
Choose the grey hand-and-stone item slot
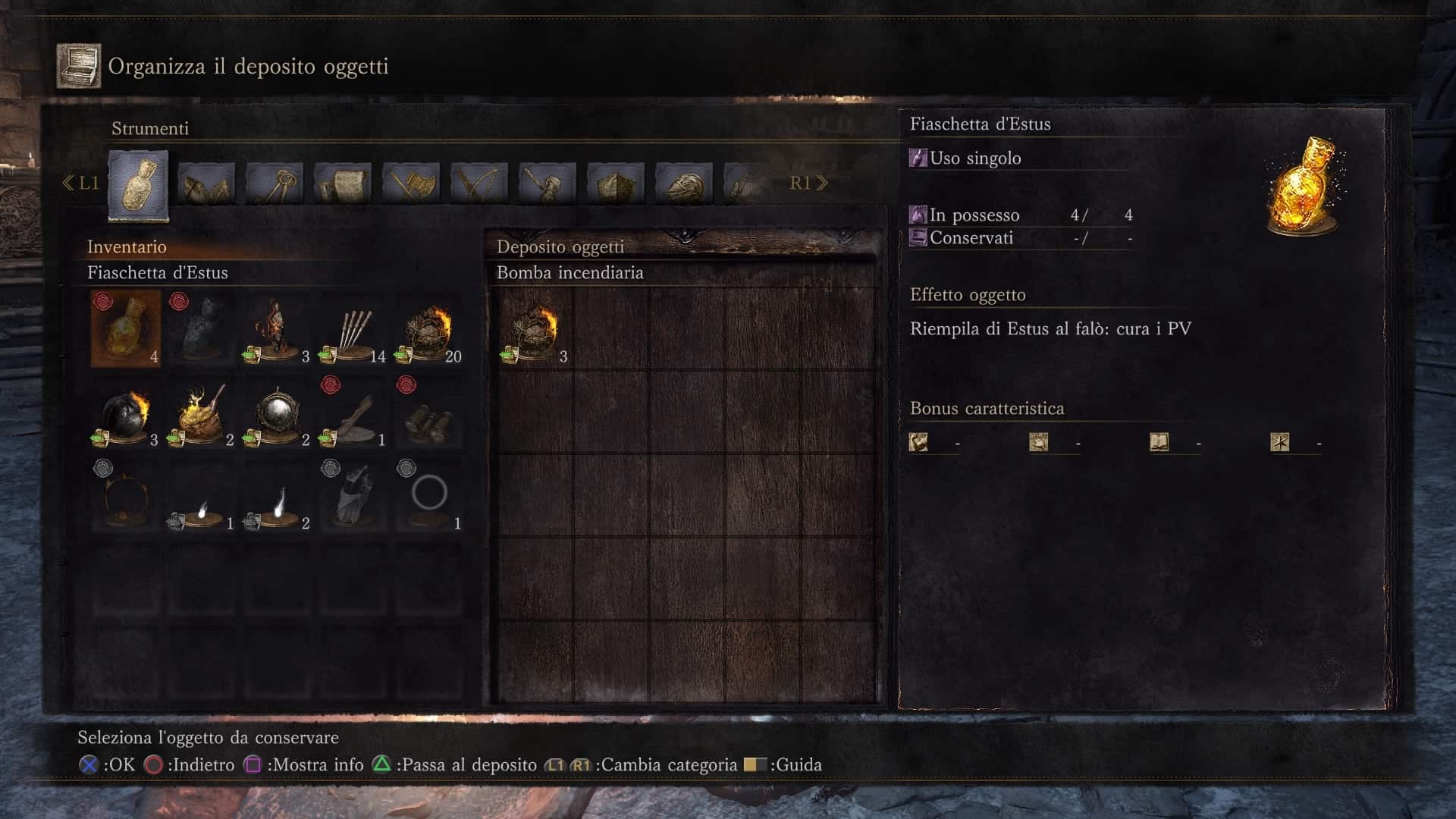pyautogui.click(x=353, y=497)
